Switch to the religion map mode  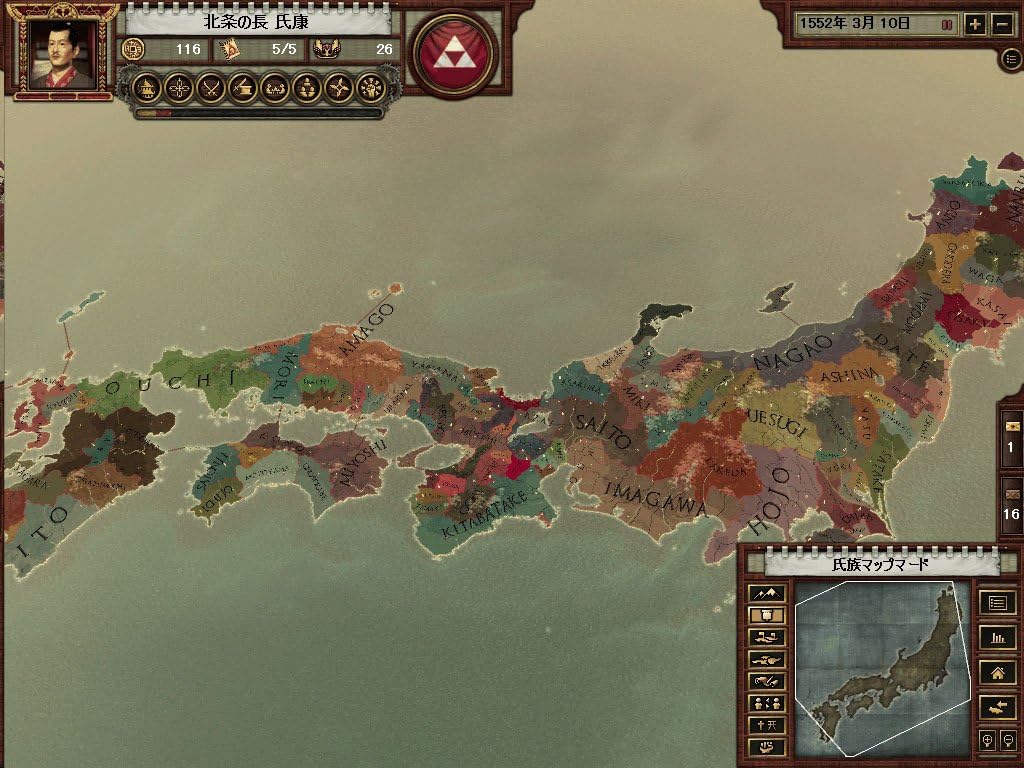[x=766, y=725]
